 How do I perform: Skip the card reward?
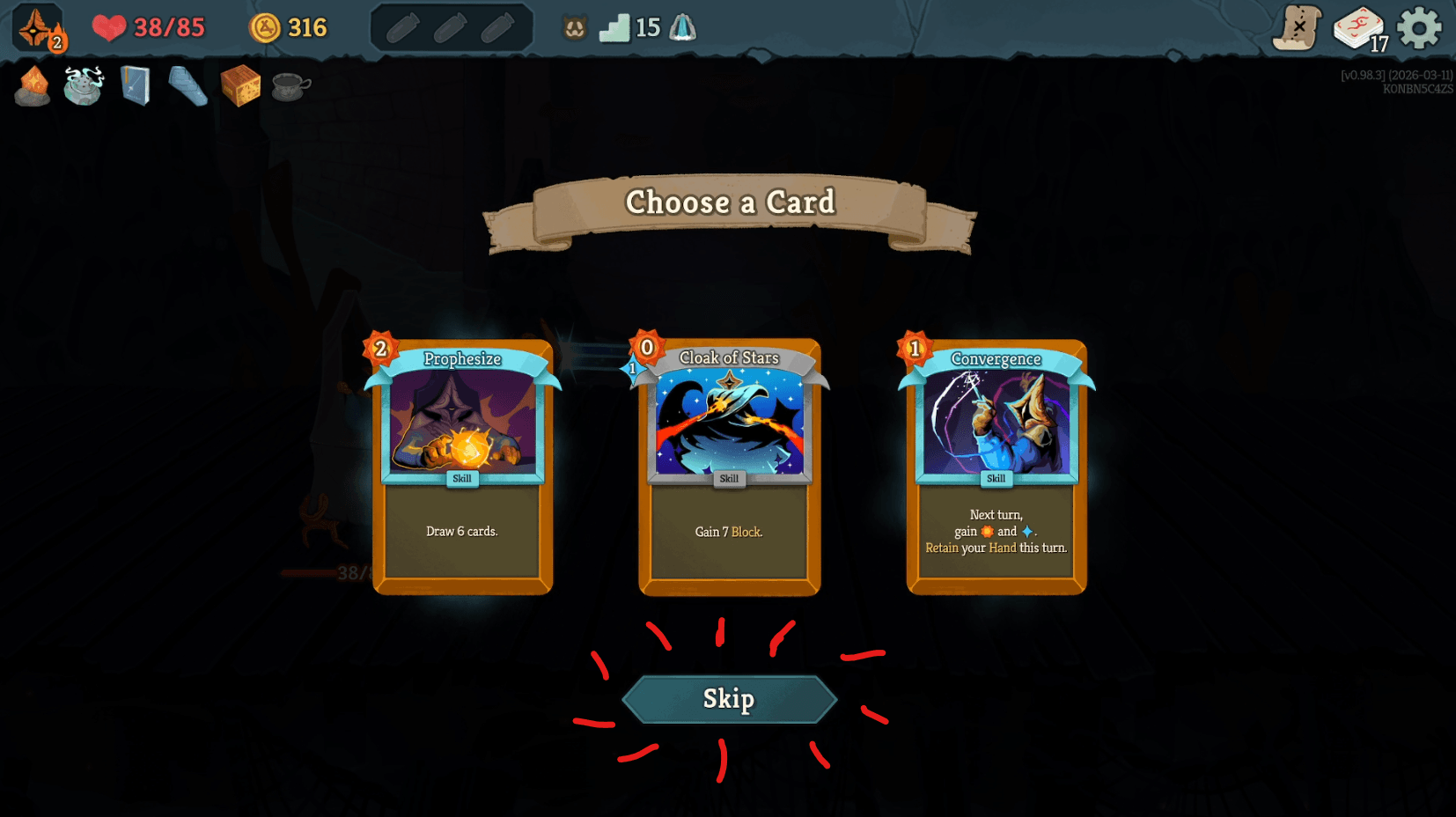coord(729,699)
